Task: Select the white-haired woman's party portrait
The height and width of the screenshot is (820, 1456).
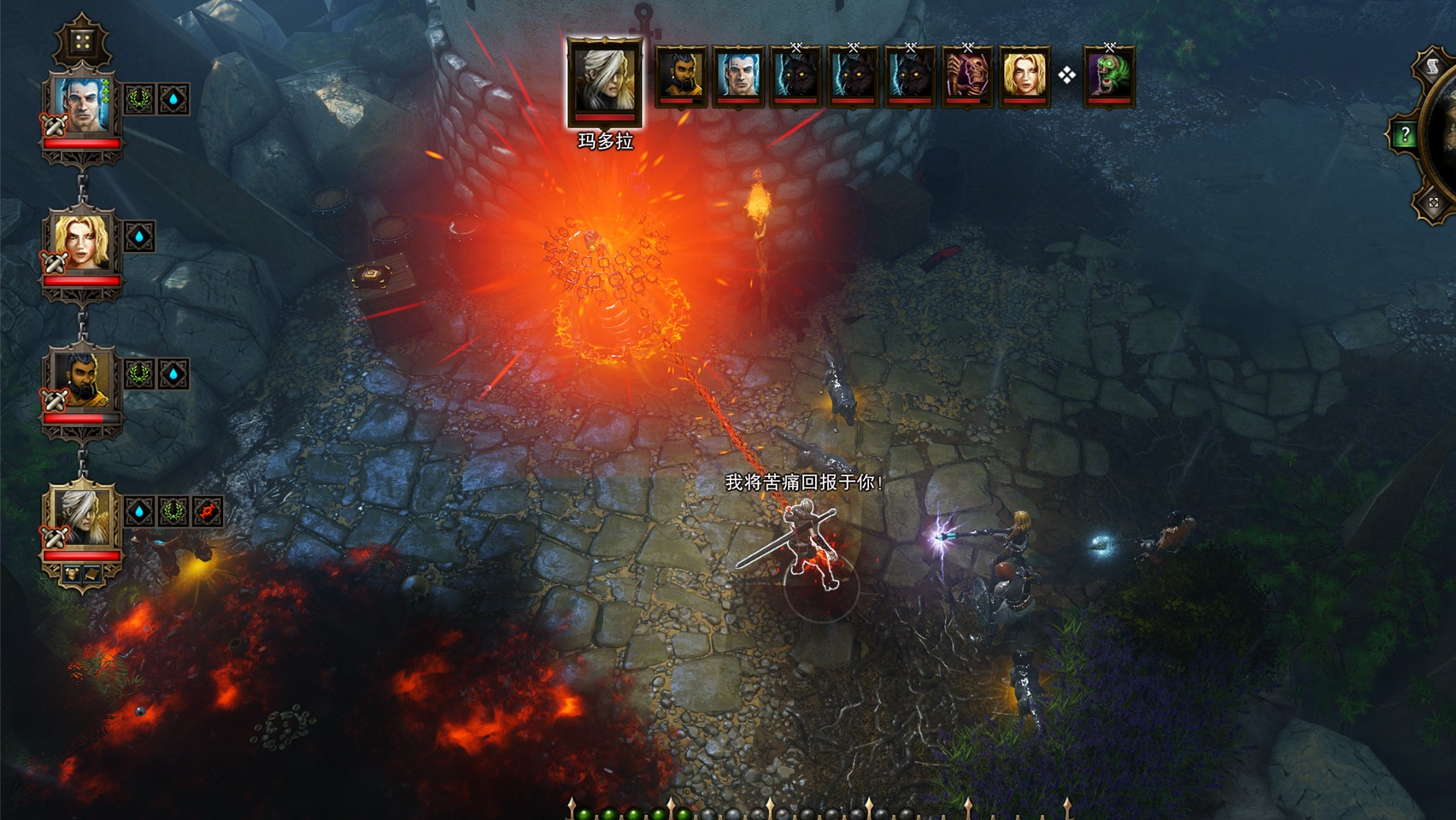Action: coord(83,517)
